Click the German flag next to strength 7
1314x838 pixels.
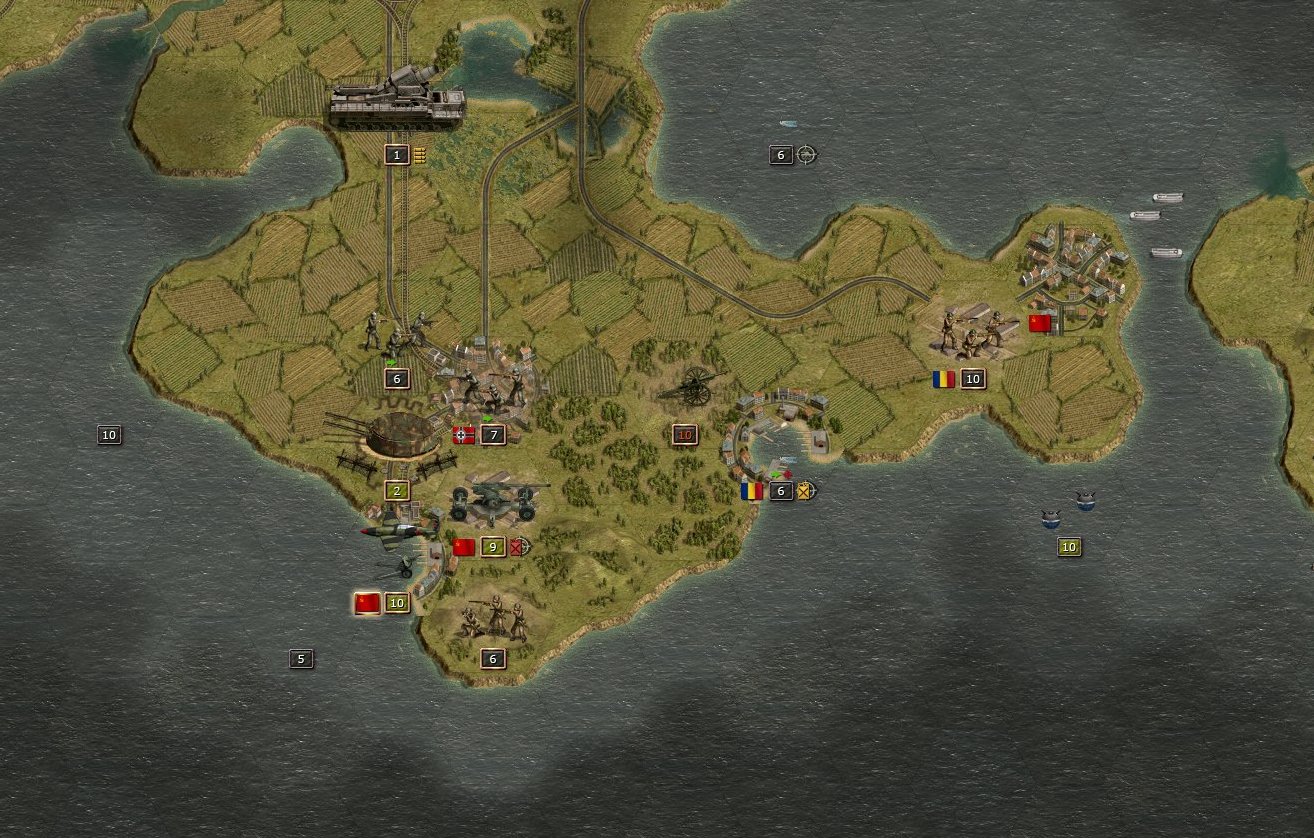(462, 435)
